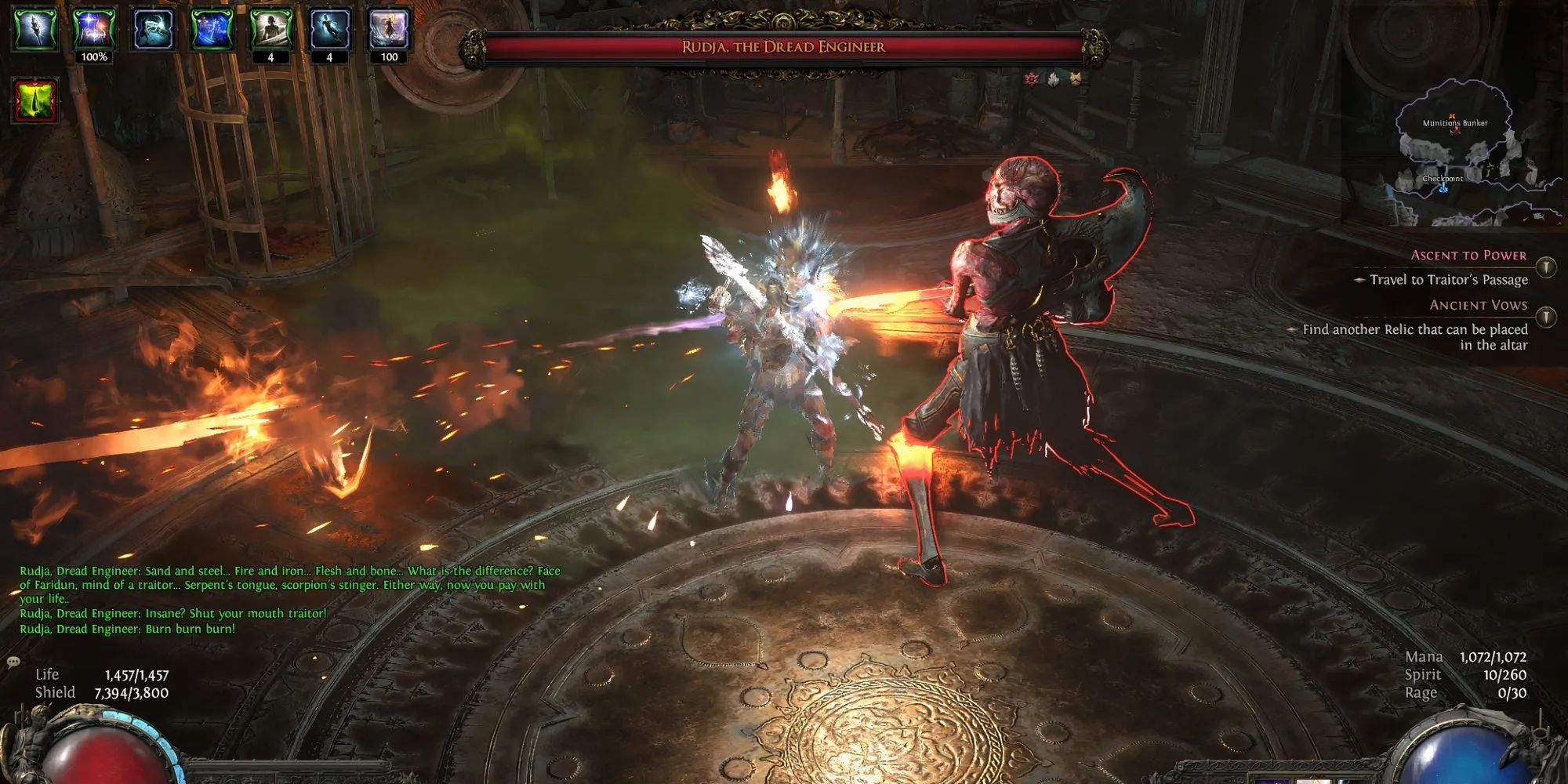This screenshot has width=1568, height=784.
Task: Click the icy clawed hand buff icon
Action: (x=153, y=29)
